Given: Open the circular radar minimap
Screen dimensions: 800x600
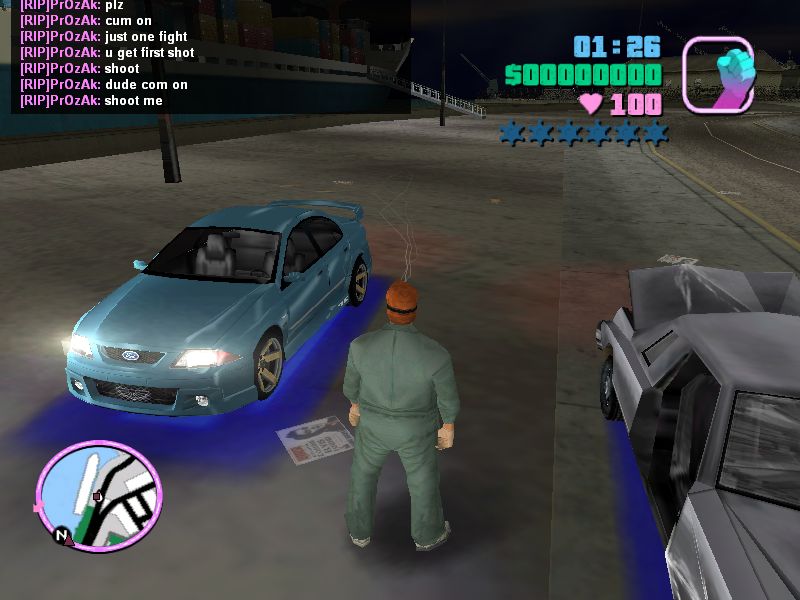Looking at the screenshot, I should (98, 492).
